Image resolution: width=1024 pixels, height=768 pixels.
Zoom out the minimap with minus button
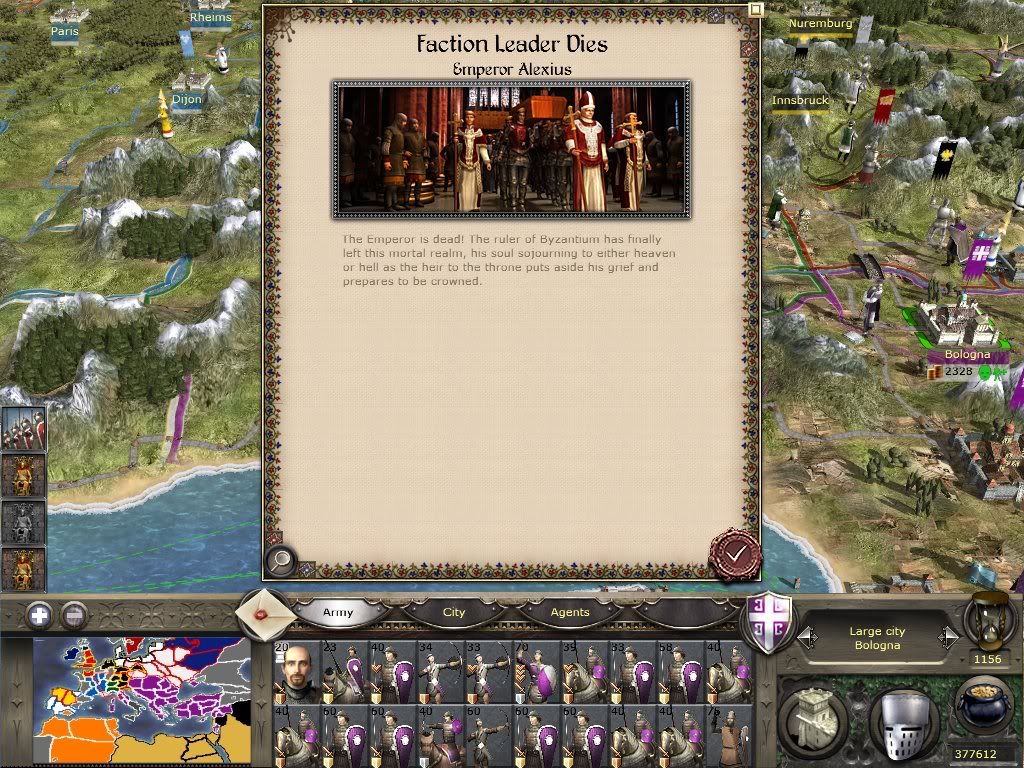click(74, 615)
